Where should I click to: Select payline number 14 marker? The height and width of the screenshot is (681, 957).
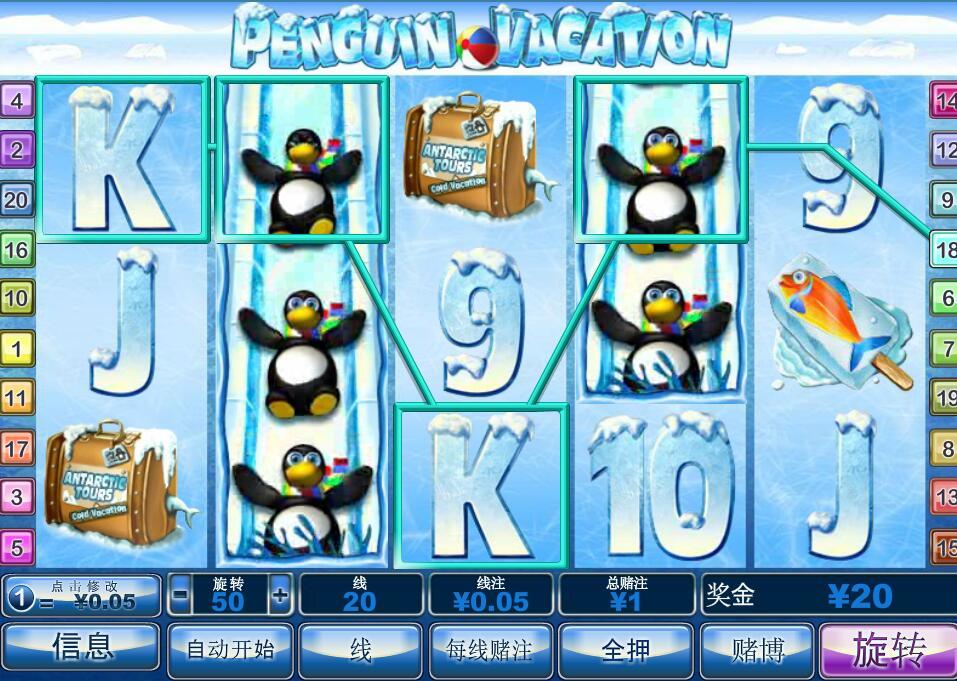pos(944,100)
